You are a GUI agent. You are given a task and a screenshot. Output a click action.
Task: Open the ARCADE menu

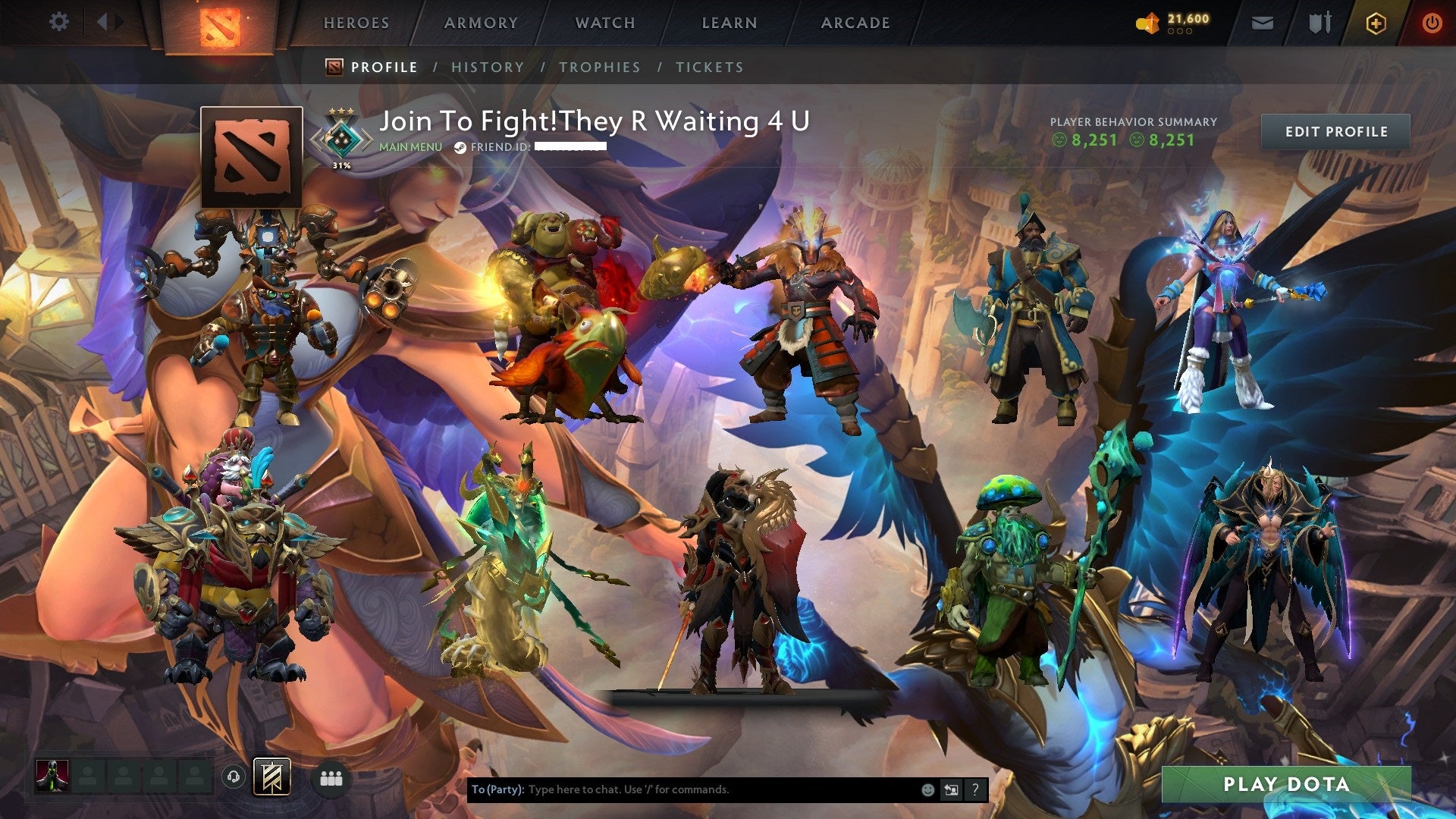click(855, 22)
